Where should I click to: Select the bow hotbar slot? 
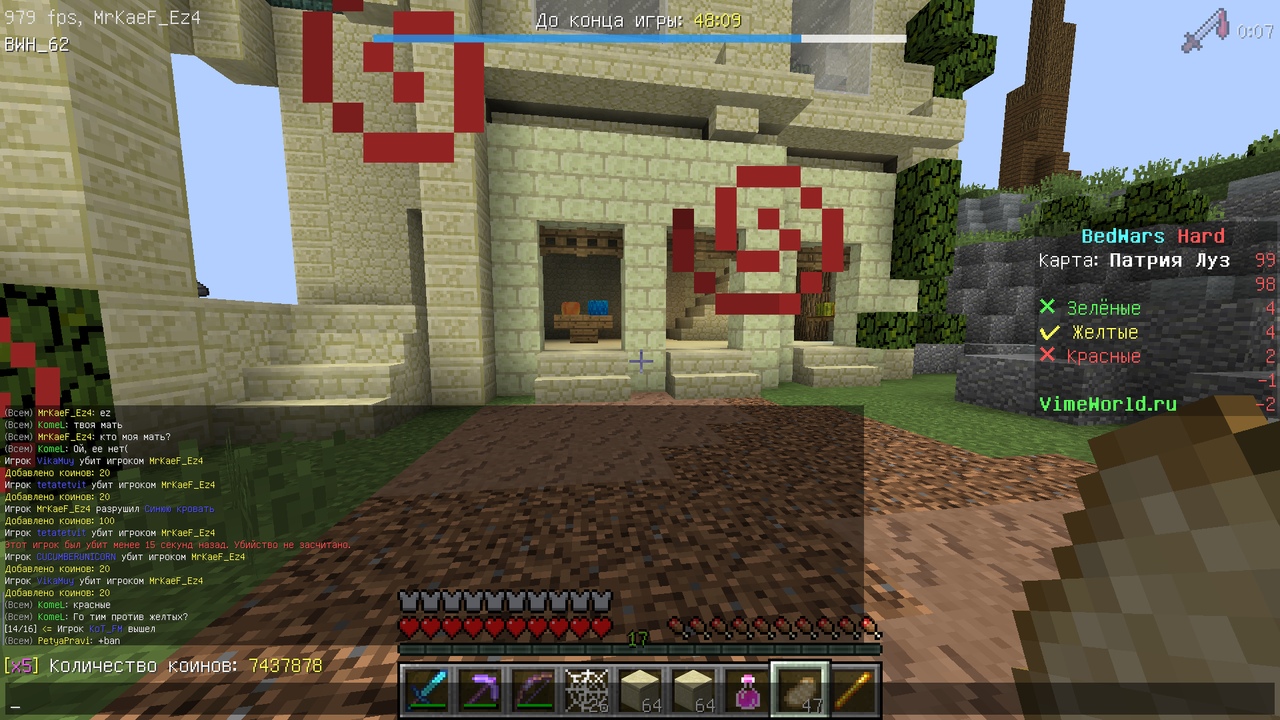point(531,691)
